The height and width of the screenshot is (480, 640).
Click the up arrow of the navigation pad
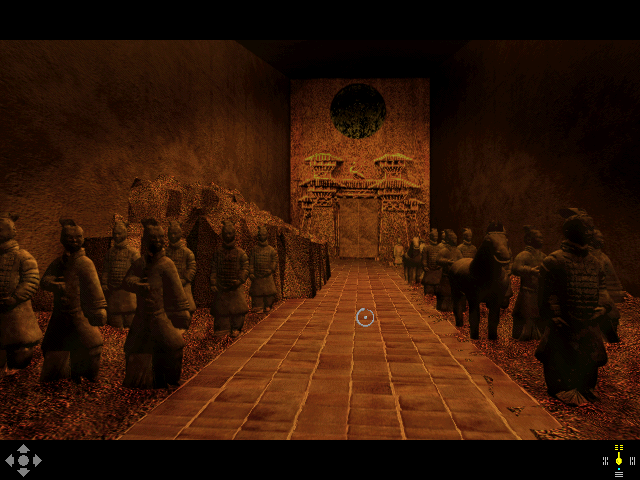[x=23, y=450]
